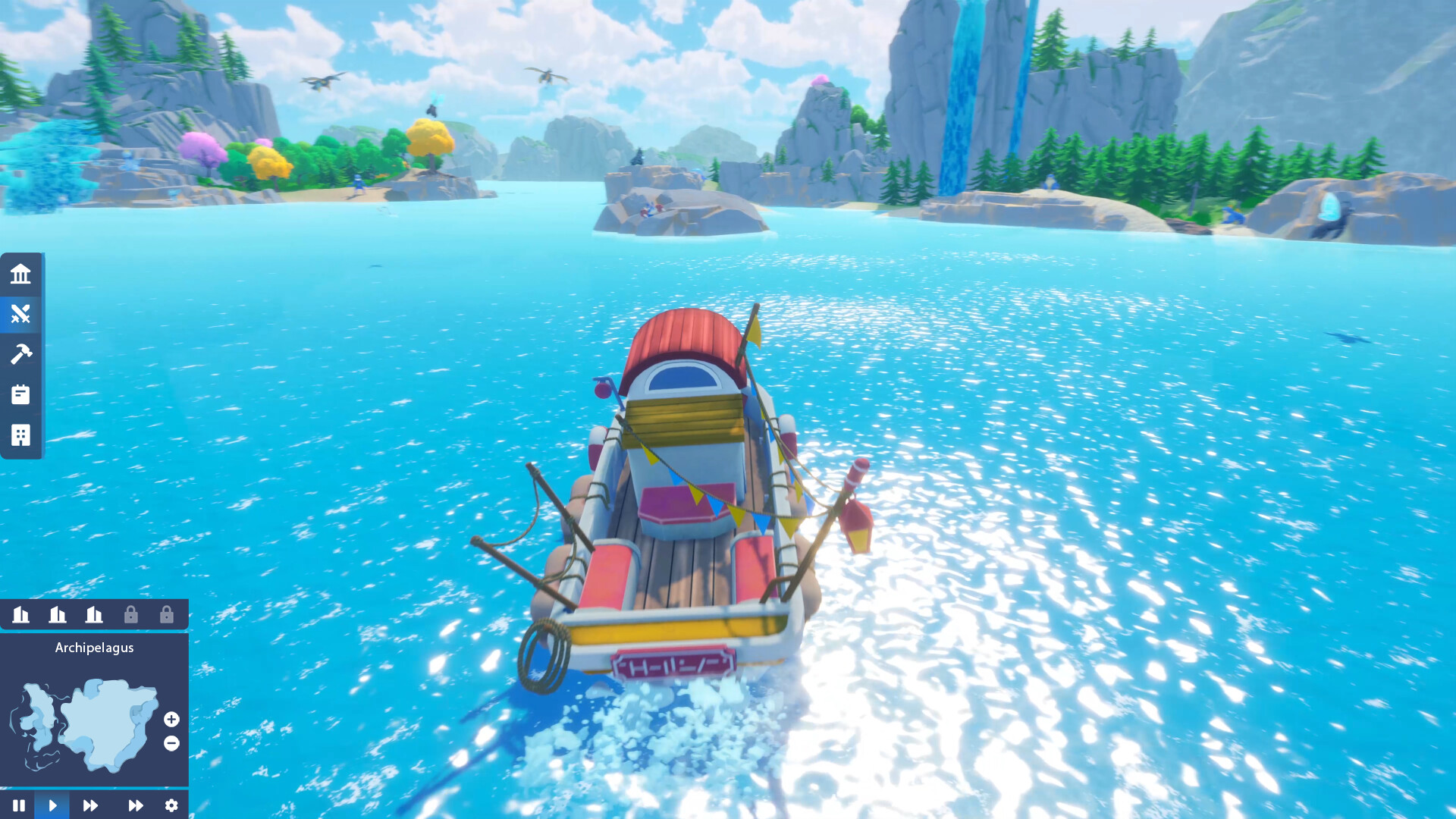Open the game settings gear
The width and height of the screenshot is (1456, 819).
click(171, 805)
